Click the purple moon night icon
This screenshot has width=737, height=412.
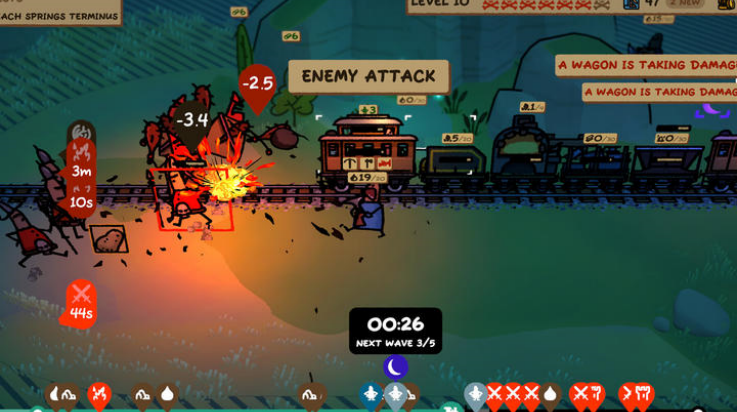(396, 367)
